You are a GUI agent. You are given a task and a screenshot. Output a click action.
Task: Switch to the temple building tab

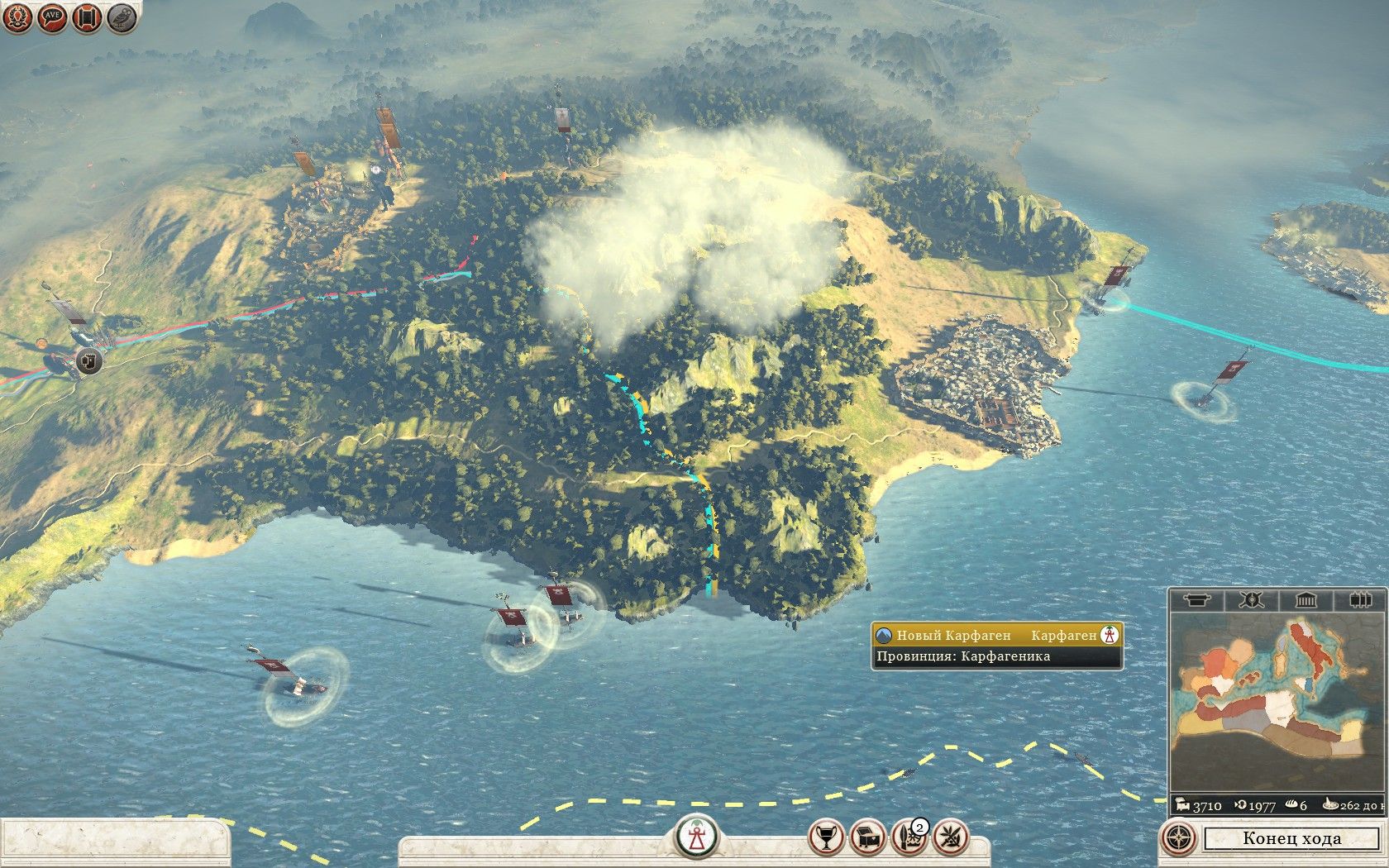point(1305,600)
